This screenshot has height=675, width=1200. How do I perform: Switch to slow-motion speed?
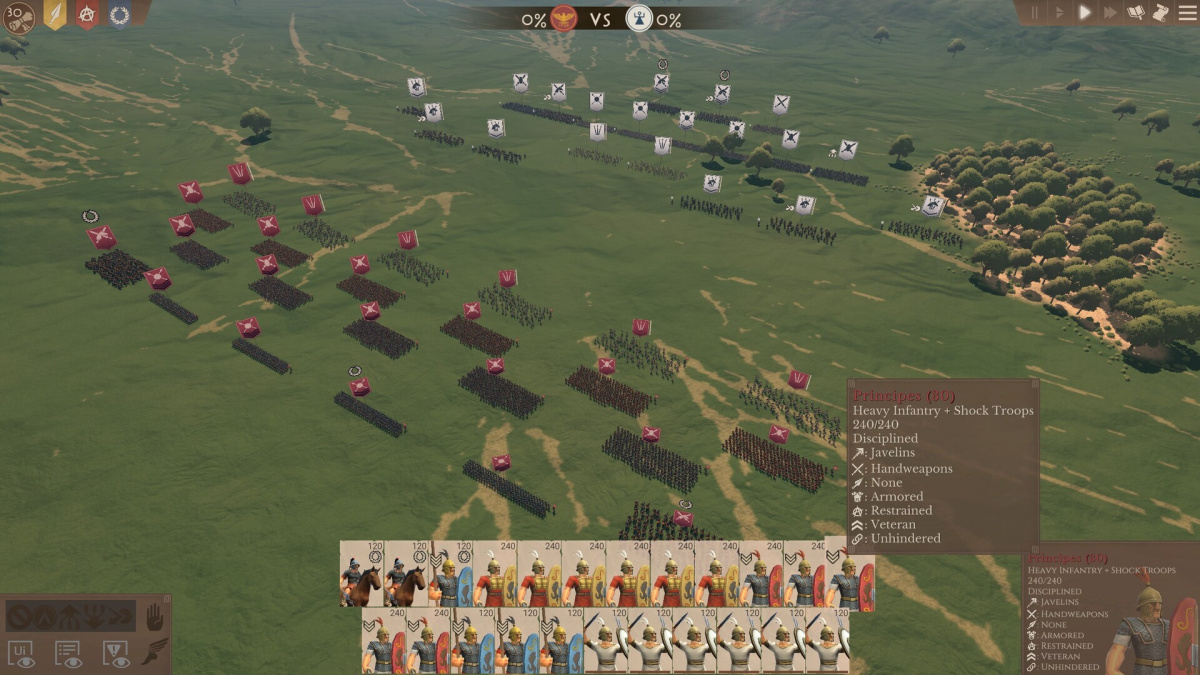(x=1060, y=13)
